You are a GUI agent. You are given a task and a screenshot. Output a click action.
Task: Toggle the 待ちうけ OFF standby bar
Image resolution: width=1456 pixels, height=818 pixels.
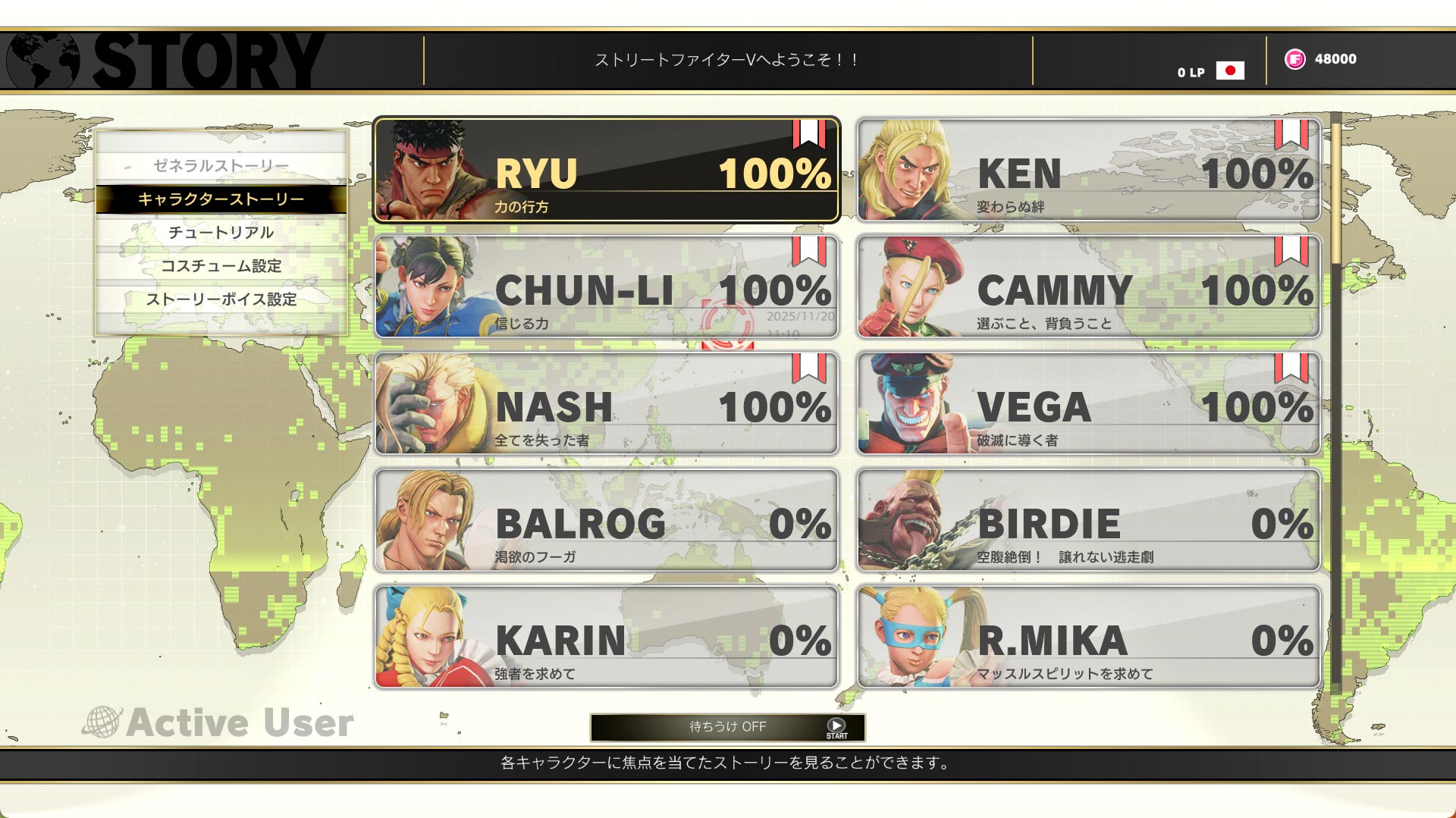tap(727, 727)
